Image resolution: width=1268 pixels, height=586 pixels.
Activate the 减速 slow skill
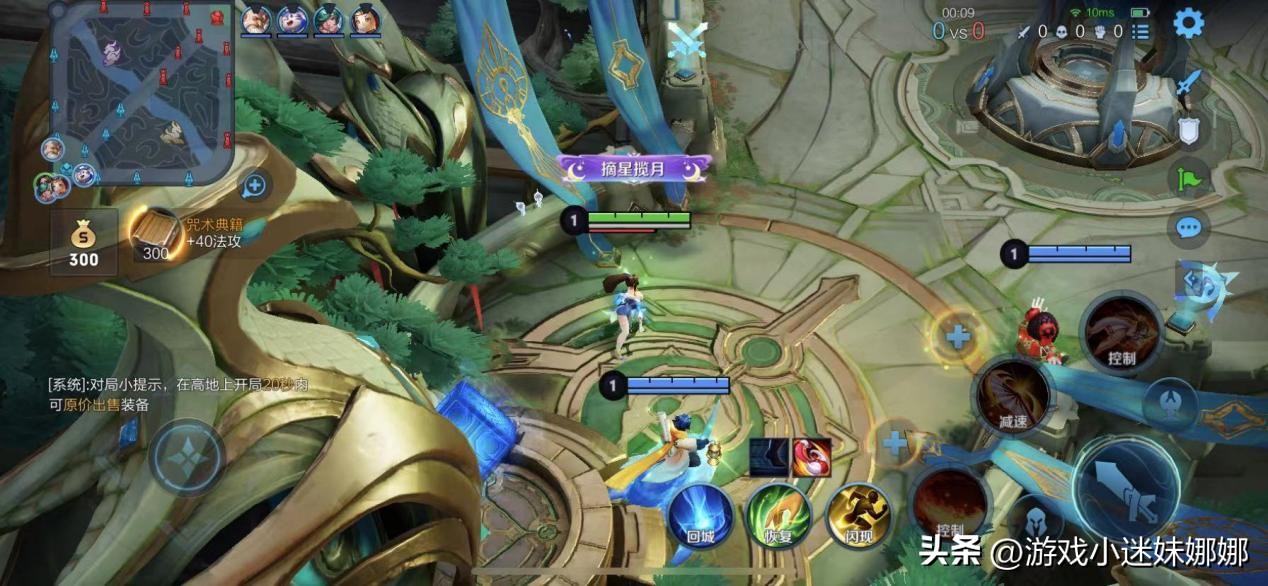[x=1013, y=396]
